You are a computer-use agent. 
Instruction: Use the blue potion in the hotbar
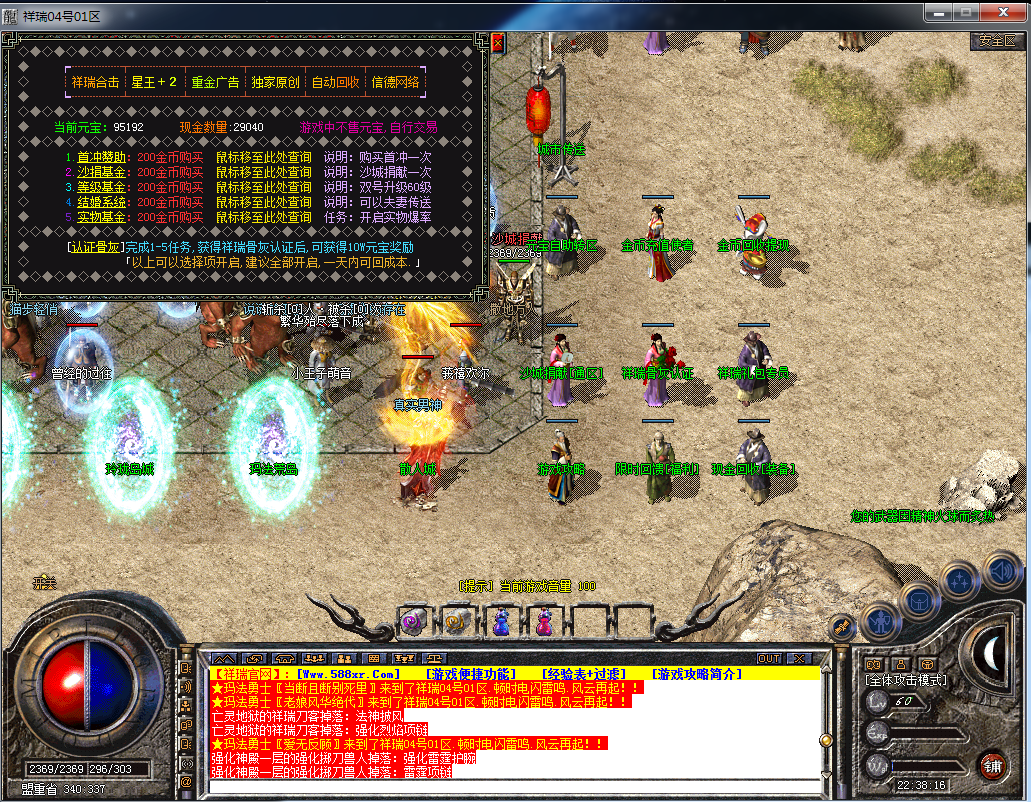tap(501, 622)
